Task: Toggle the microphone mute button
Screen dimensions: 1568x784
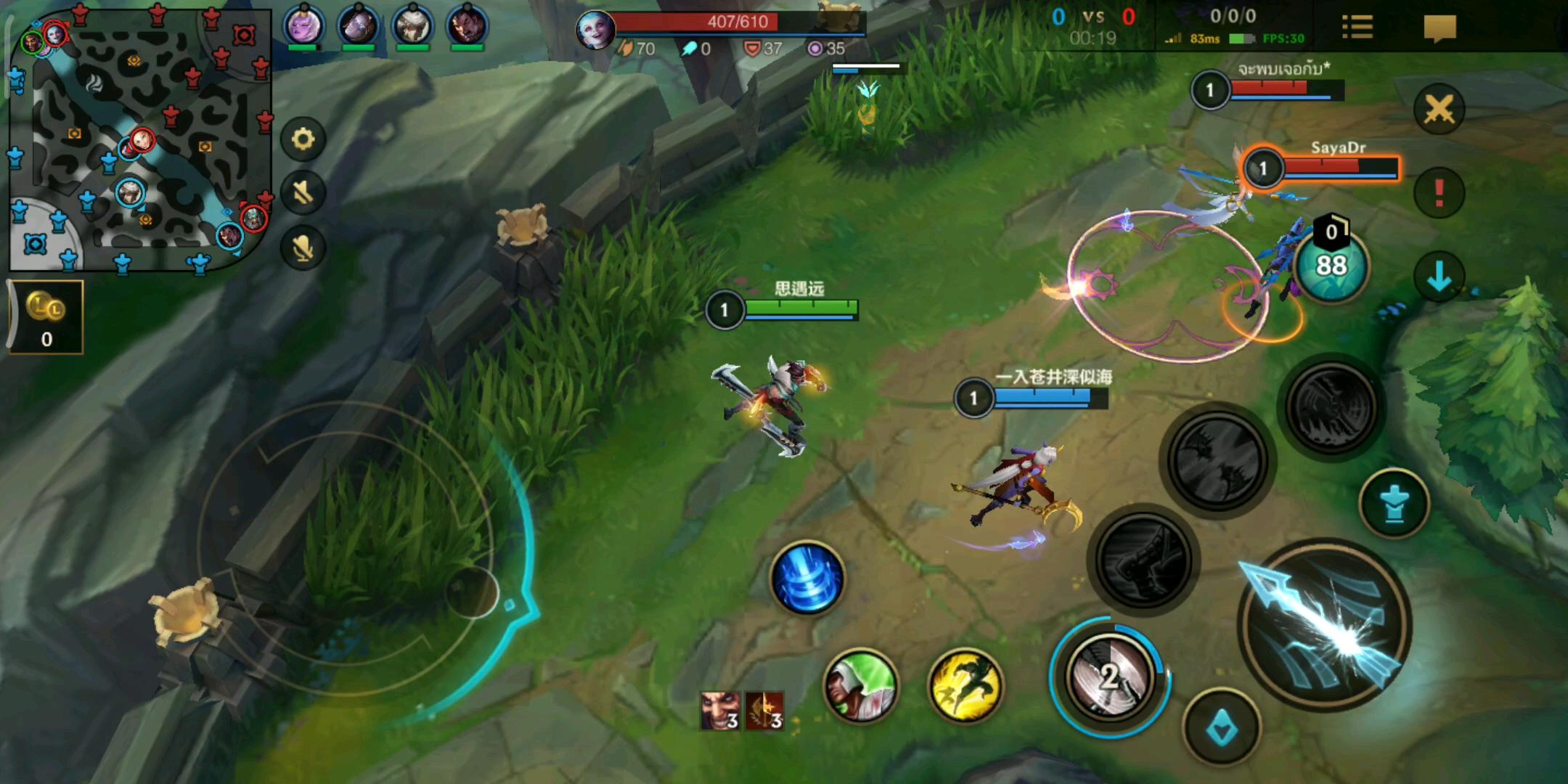Action: click(x=303, y=248)
